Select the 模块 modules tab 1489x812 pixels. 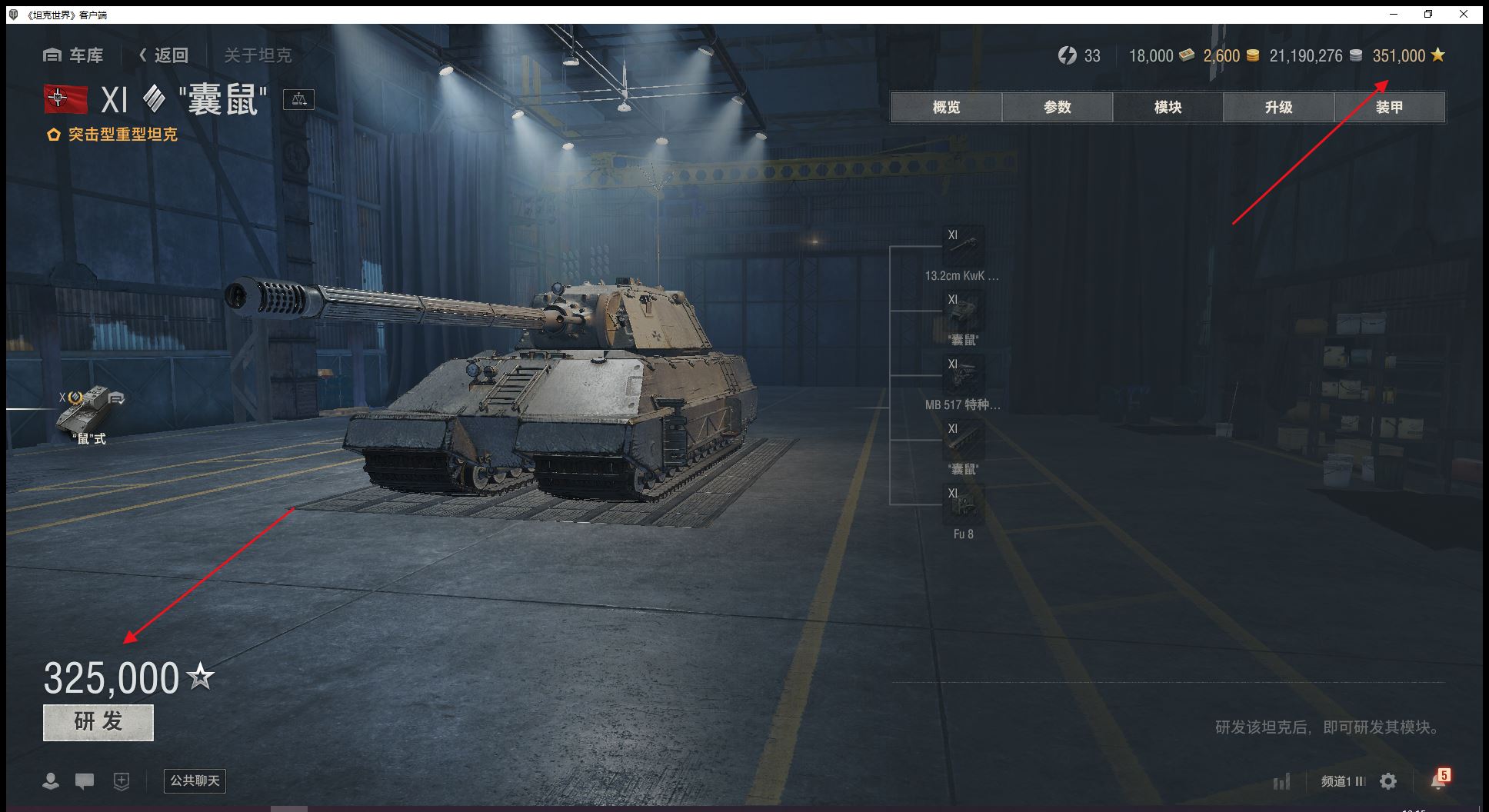pos(1168,108)
